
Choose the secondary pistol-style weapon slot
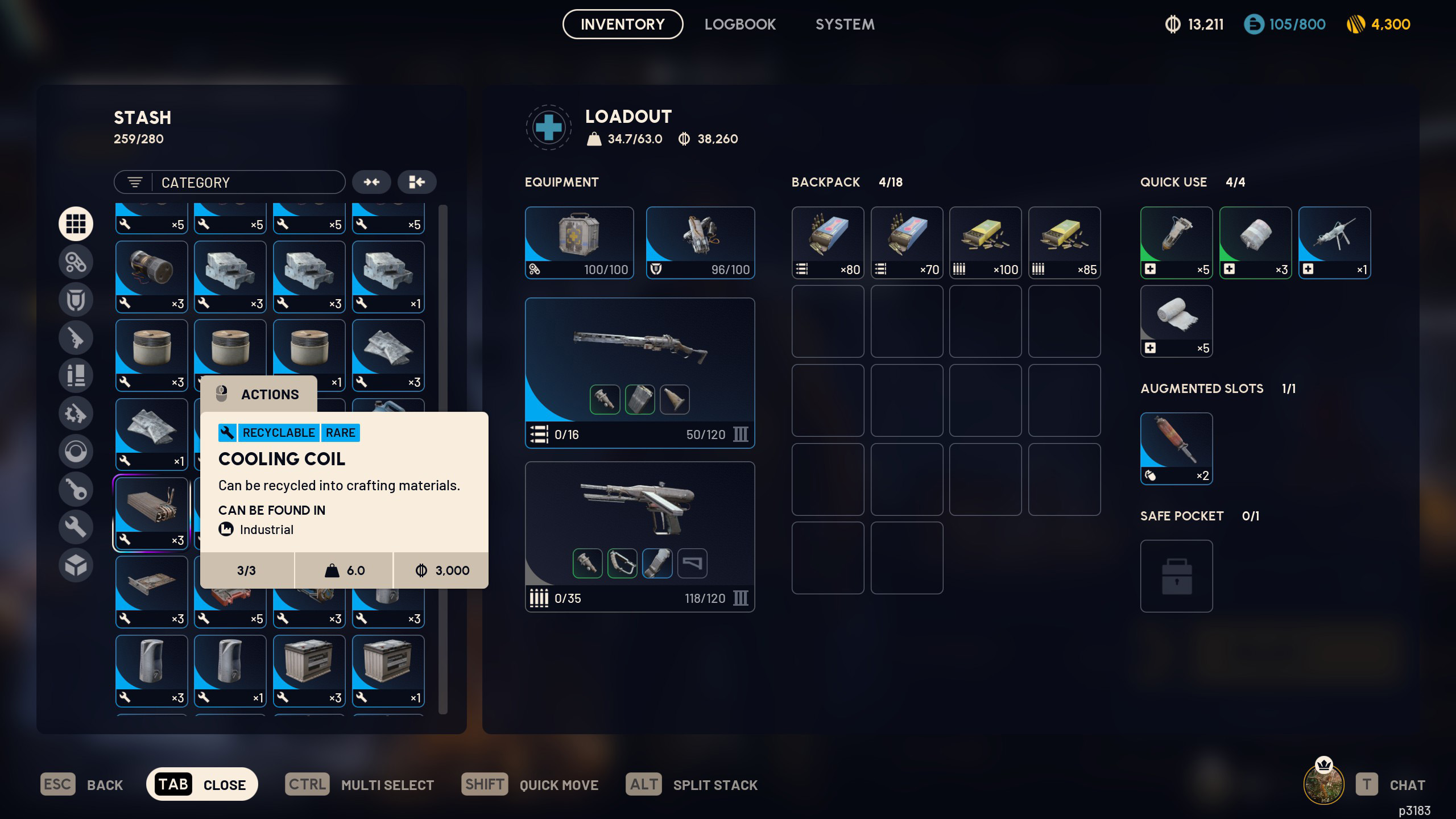pyautogui.click(x=639, y=536)
